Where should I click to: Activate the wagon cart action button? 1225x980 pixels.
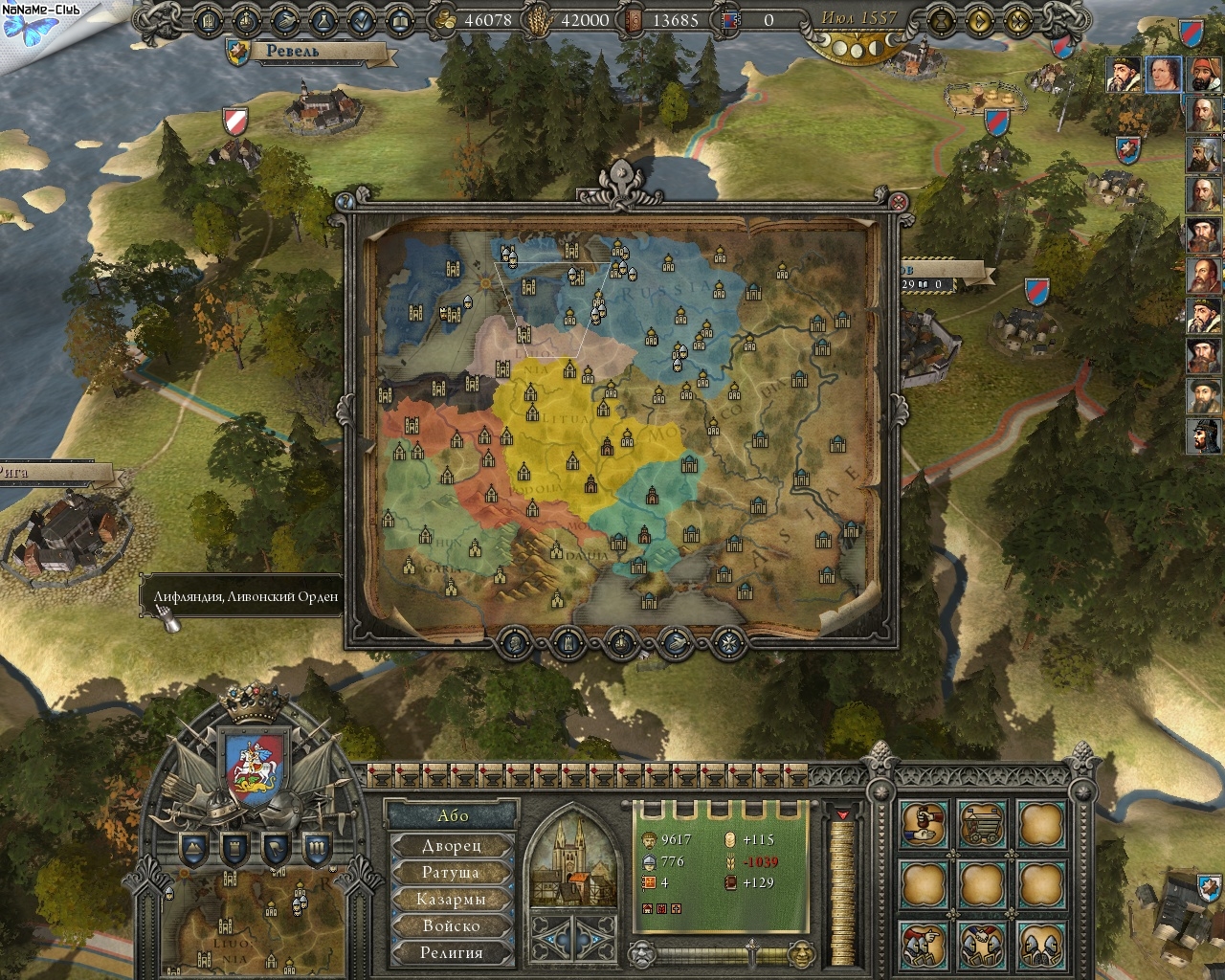[x=982, y=824]
